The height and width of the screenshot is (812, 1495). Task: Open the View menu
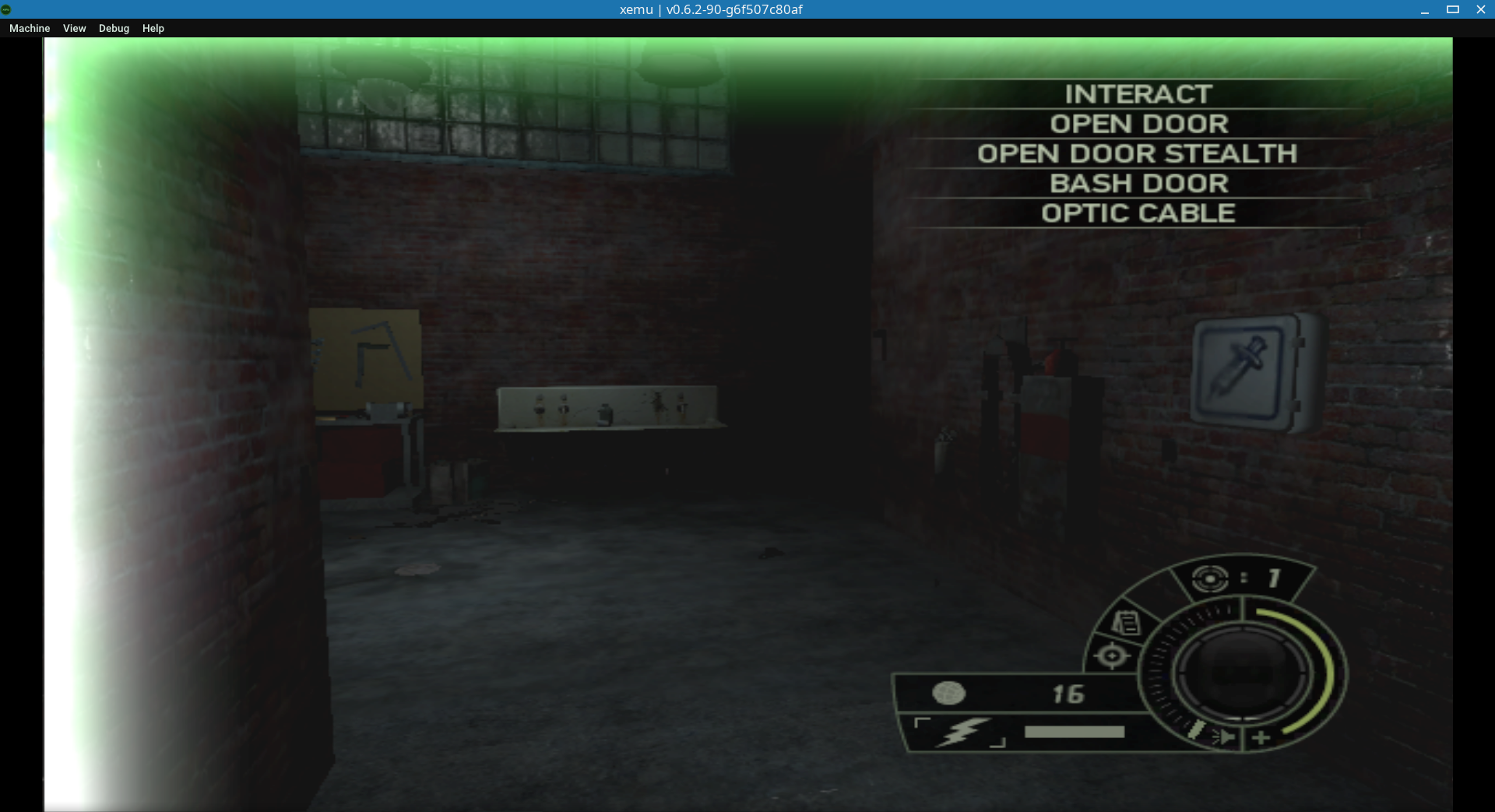click(74, 28)
